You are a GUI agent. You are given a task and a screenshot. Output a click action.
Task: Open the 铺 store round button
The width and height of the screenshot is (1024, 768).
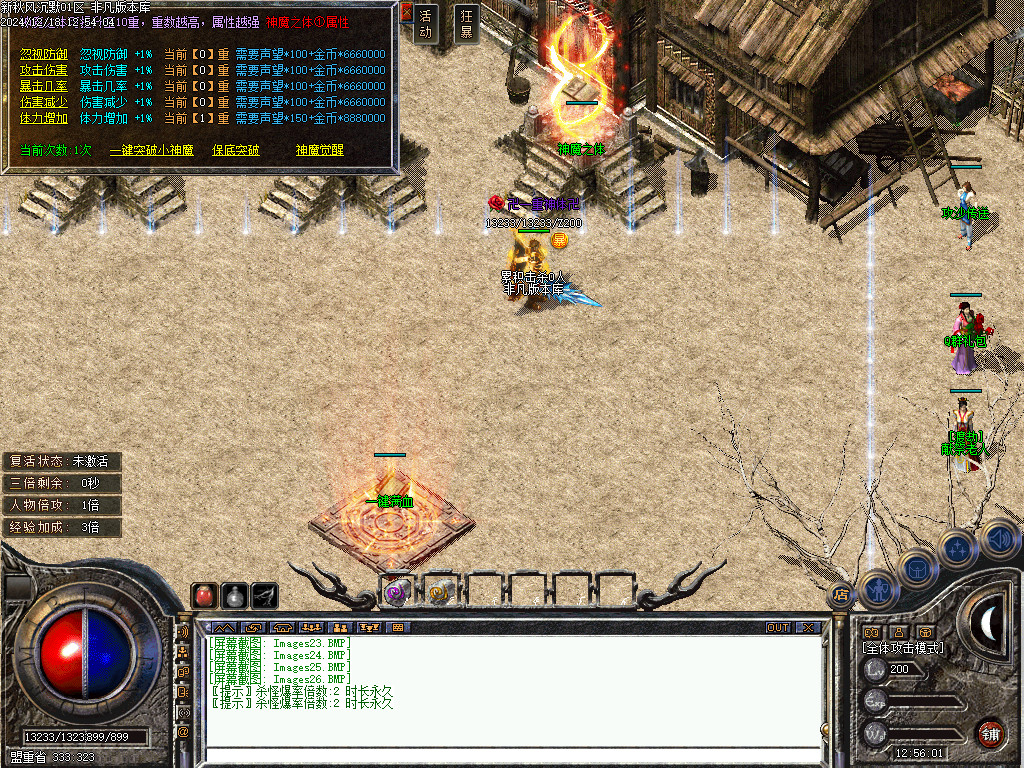[x=991, y=733]
